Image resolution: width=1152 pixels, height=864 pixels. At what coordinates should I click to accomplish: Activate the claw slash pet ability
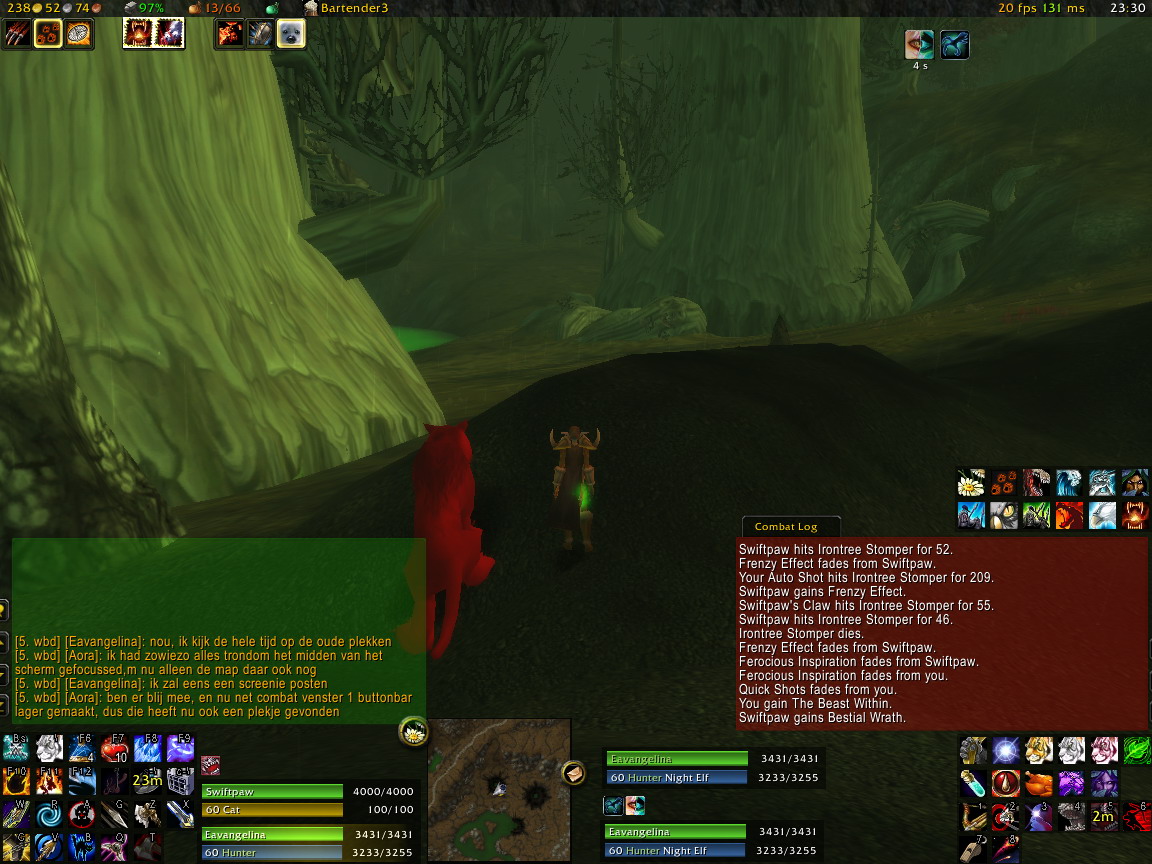coord(18,34)
